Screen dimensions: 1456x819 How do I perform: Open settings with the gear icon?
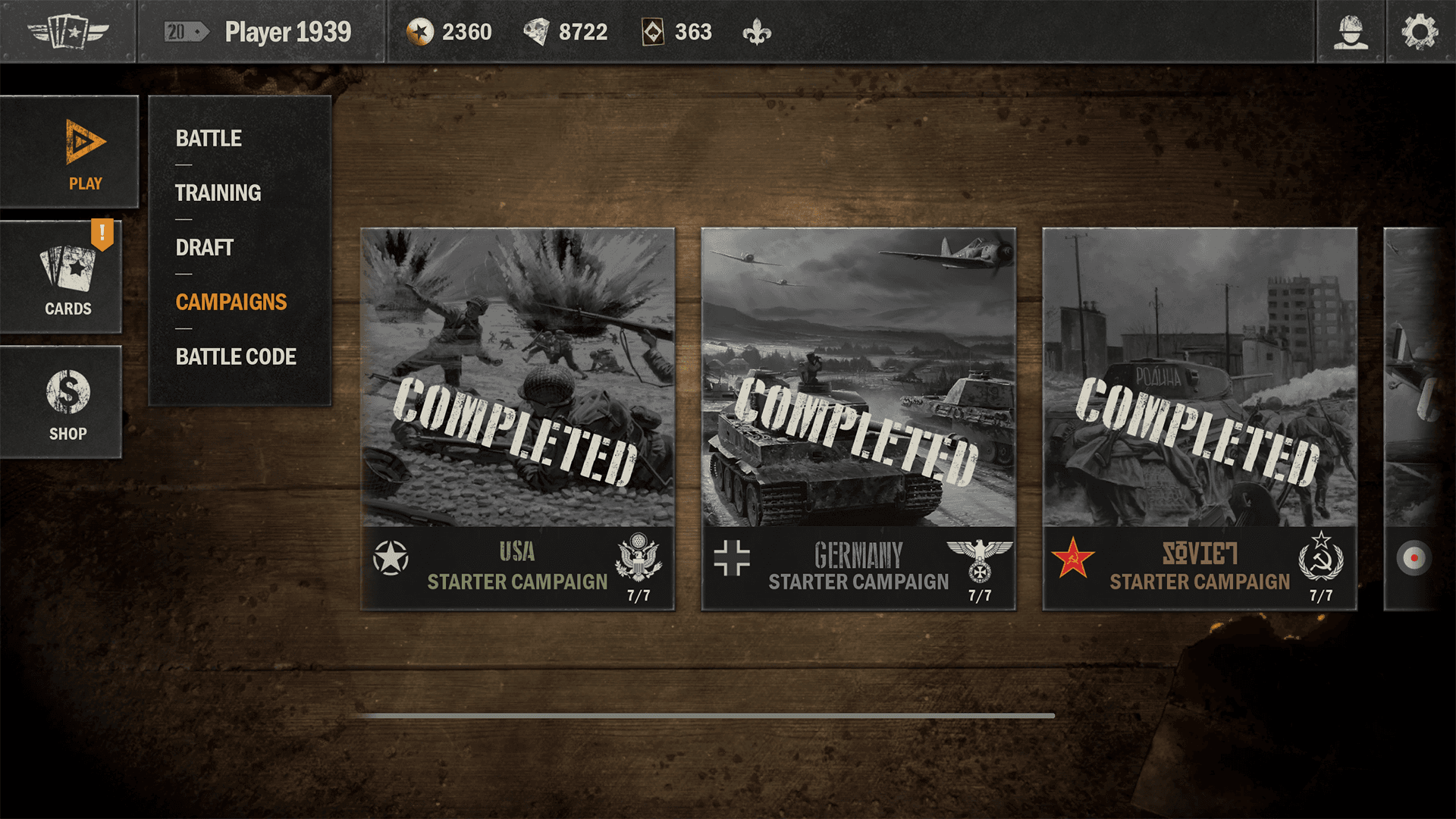(1419, 32)
